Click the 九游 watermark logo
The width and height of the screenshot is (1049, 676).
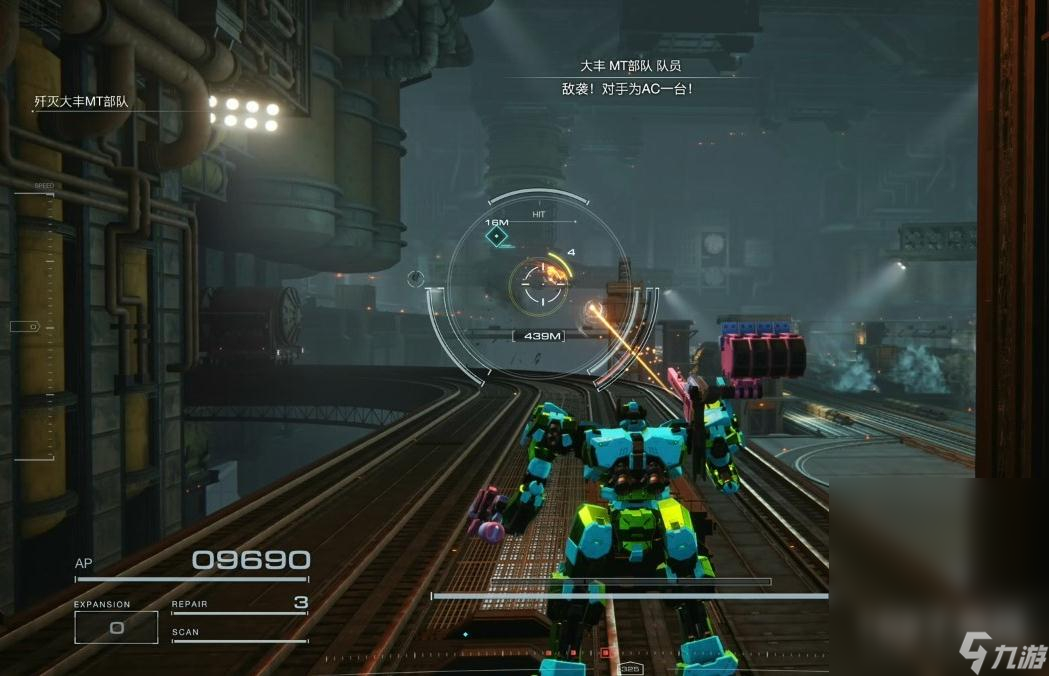(1001, 651)
